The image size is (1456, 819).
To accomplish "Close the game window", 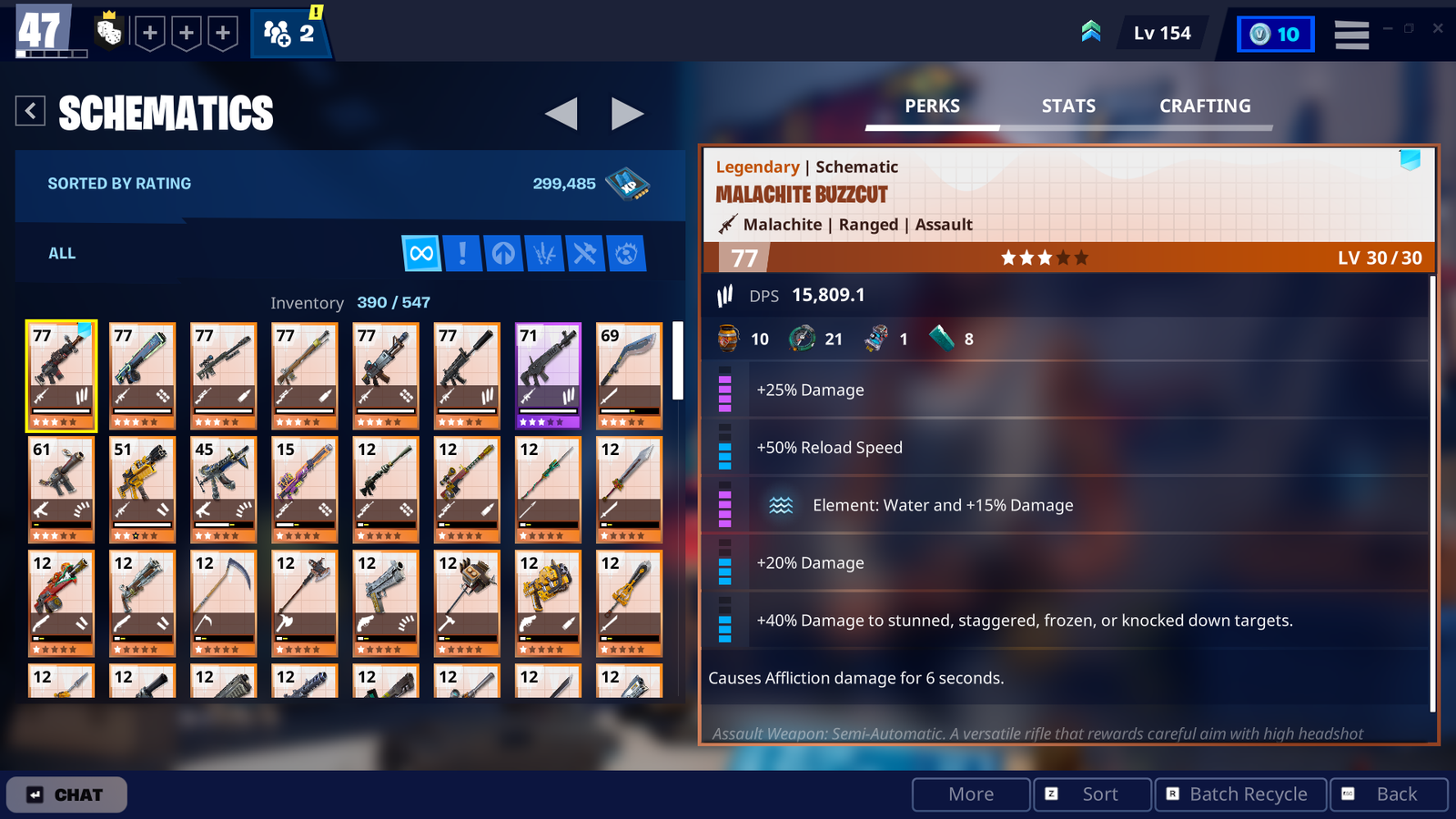I will (1438, 28).
